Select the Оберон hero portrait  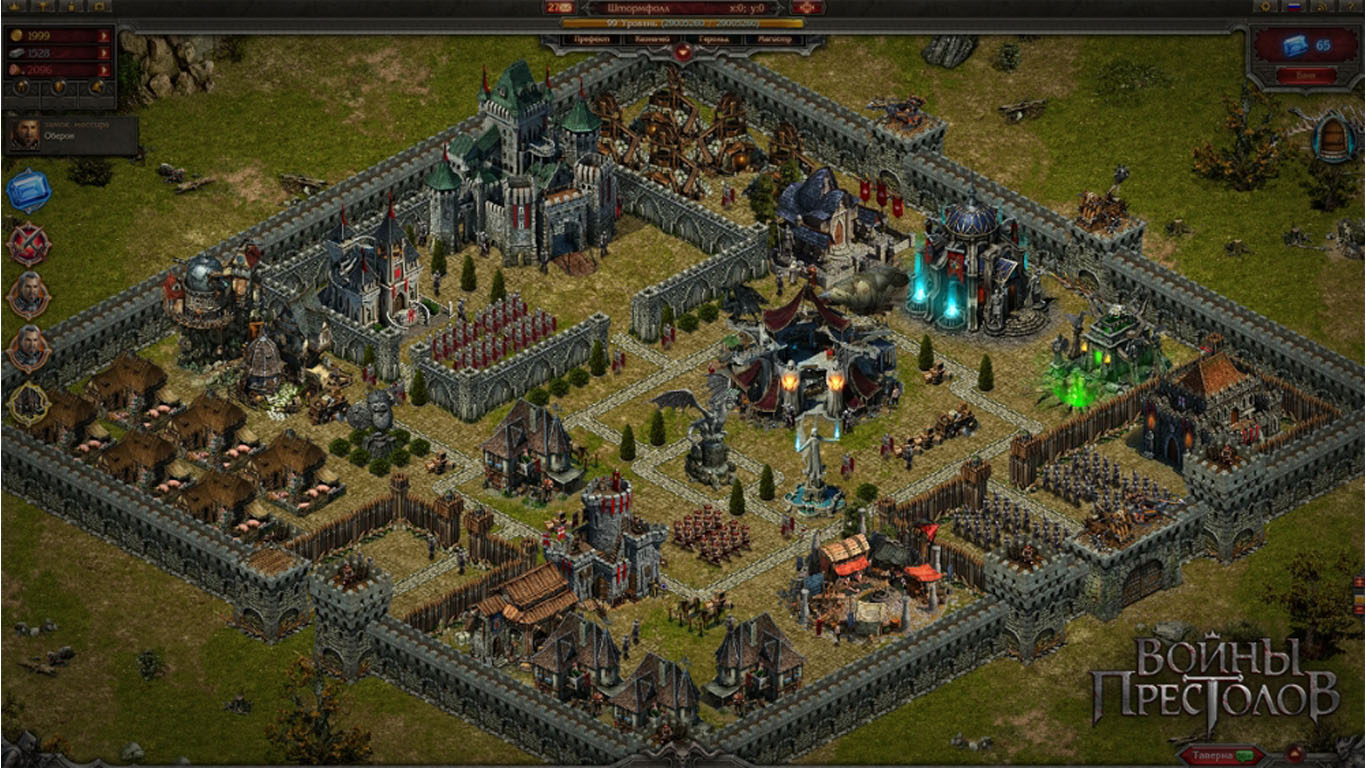(25, 135)
